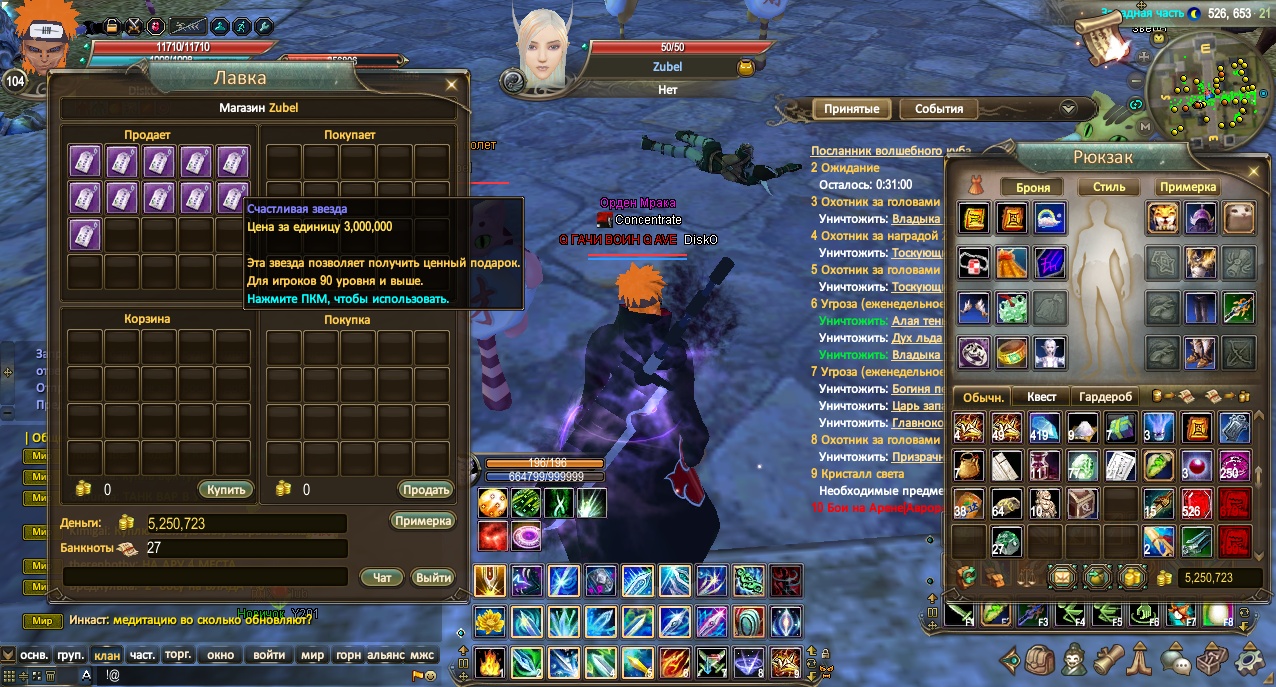Switch chat to the клан channel

(x=106, y=655)
